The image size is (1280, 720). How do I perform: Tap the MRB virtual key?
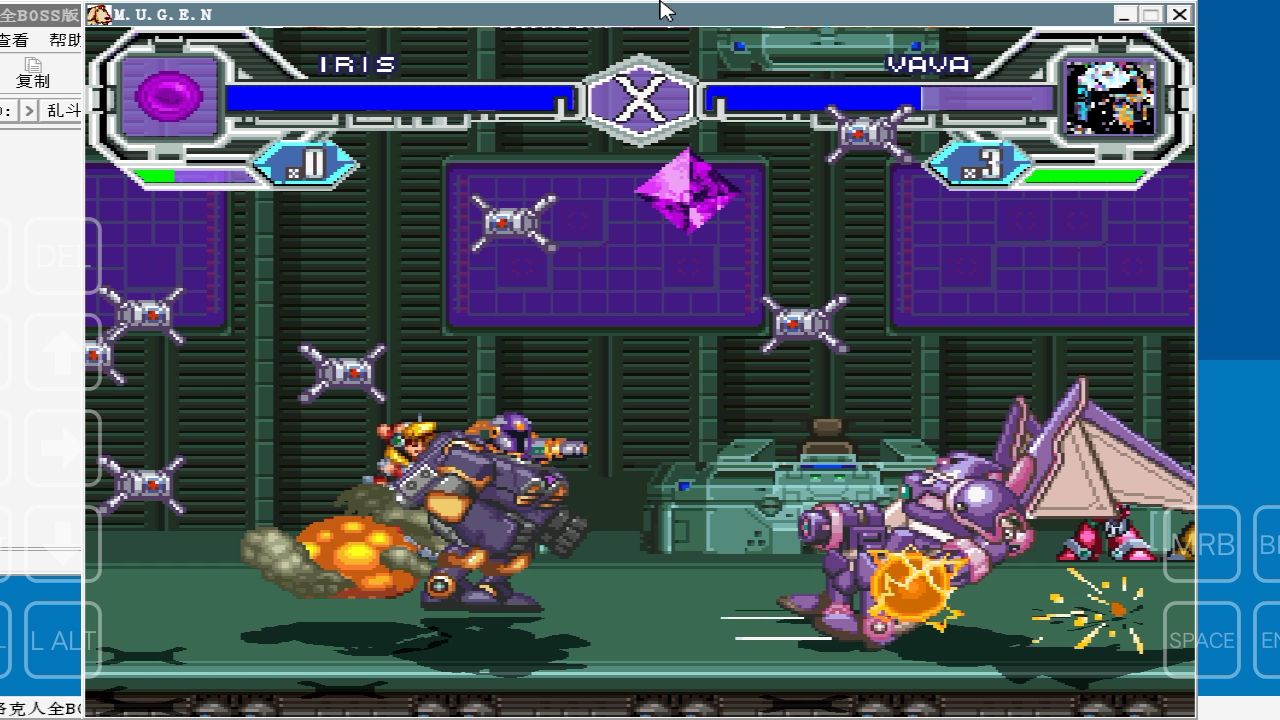tap(1202, 544)
